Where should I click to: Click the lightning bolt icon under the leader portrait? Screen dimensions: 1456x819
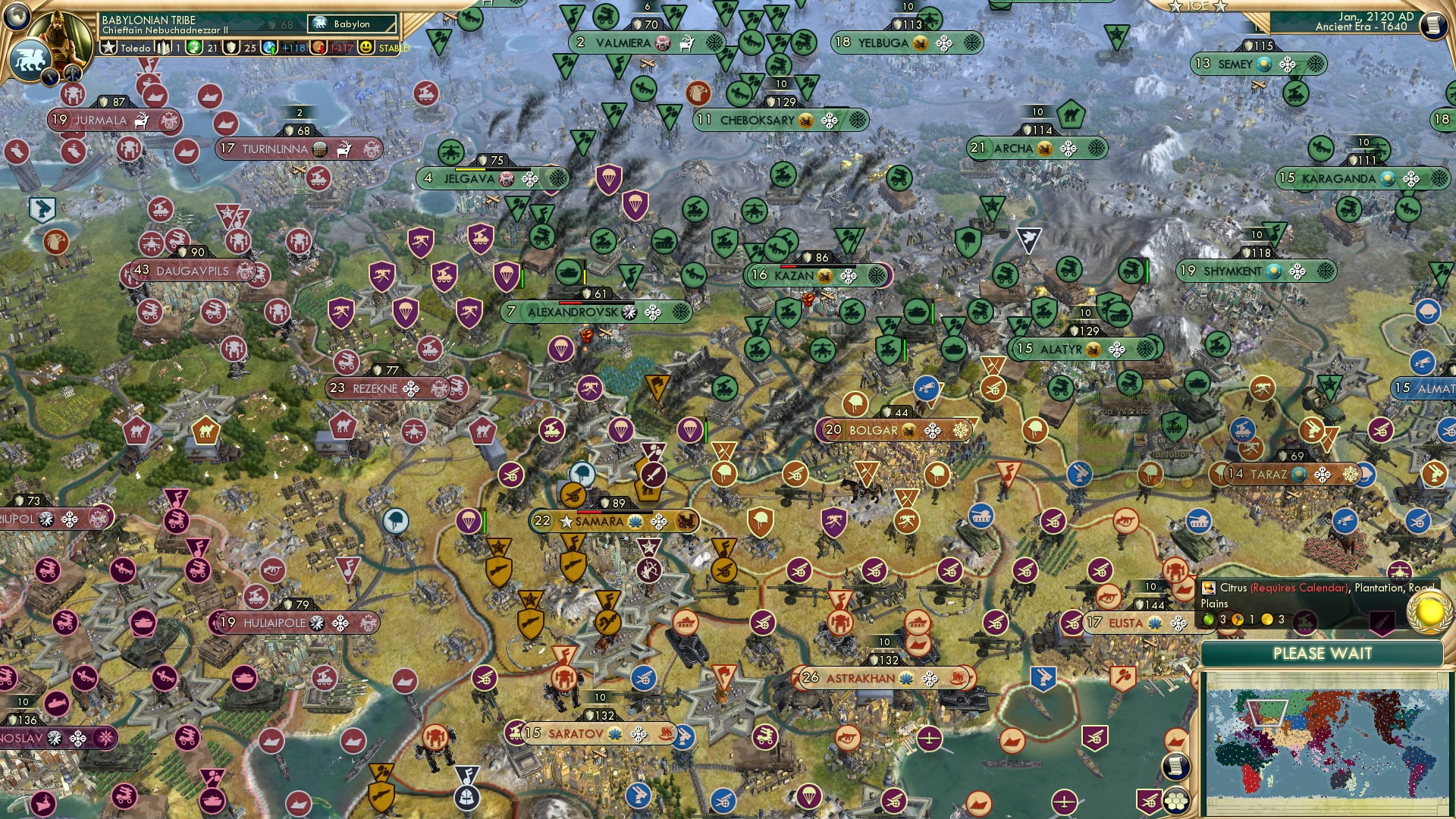click(x=51, y=76)
